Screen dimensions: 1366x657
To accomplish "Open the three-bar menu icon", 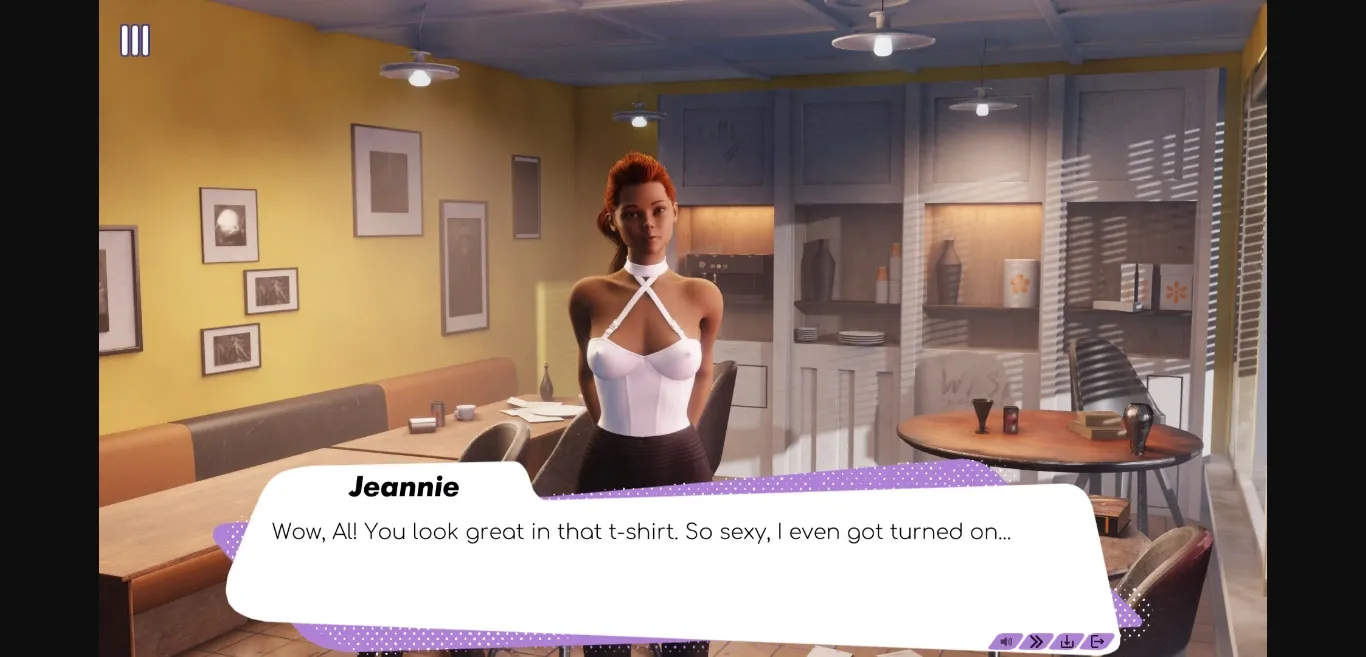I will pyautogui.click(x=135, y=41).
